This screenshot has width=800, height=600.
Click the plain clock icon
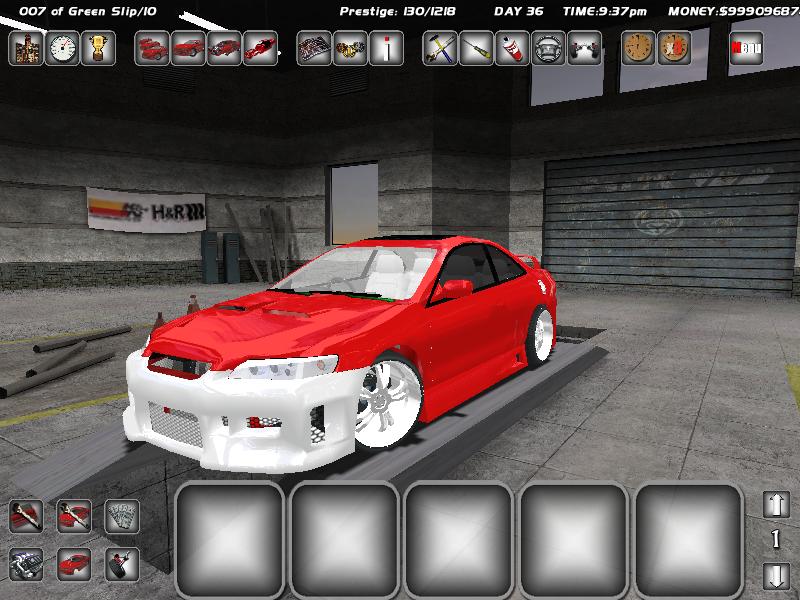coord(638,47)
